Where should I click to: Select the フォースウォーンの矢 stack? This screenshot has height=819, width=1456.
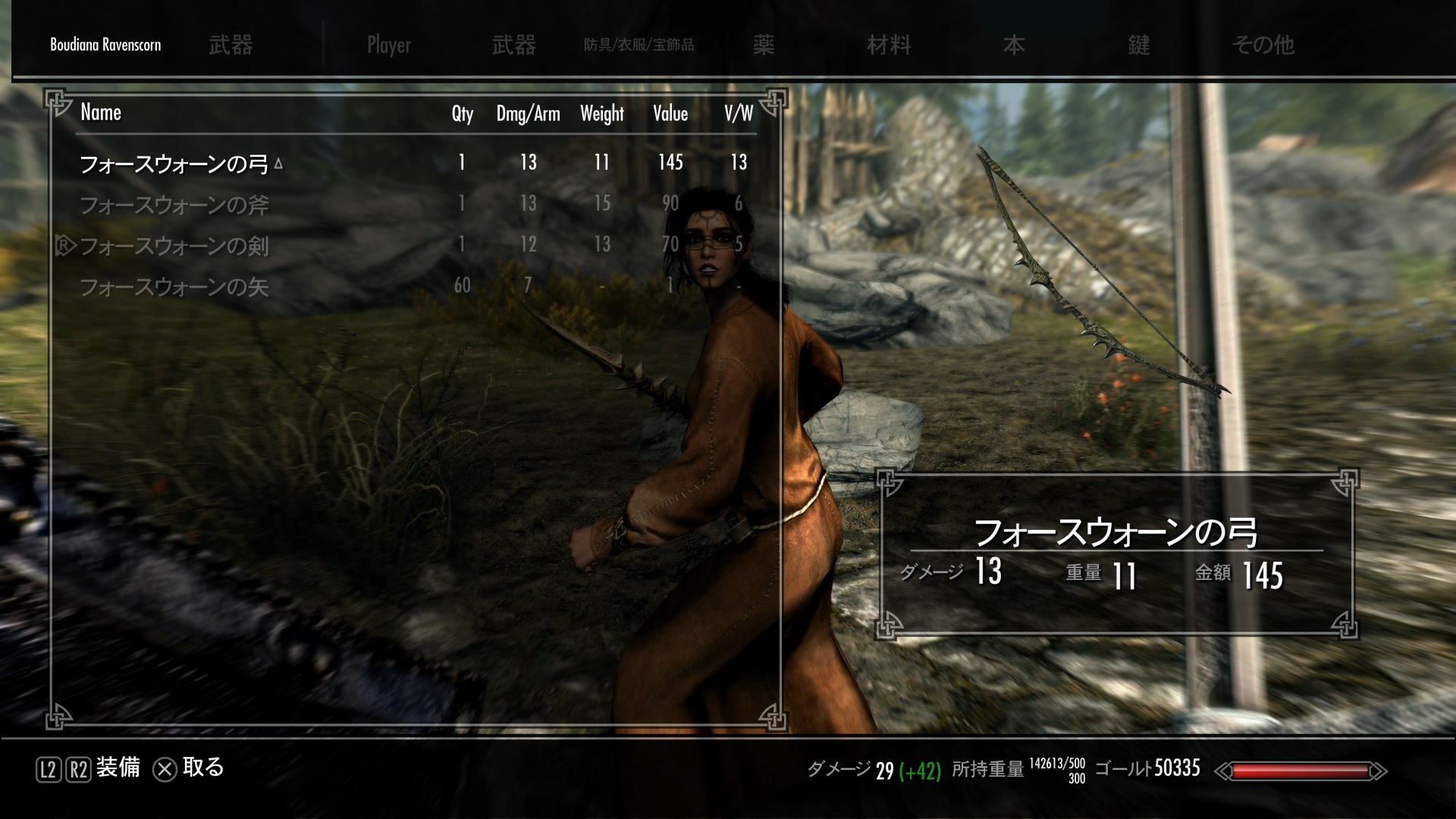(x=174, y=287)
